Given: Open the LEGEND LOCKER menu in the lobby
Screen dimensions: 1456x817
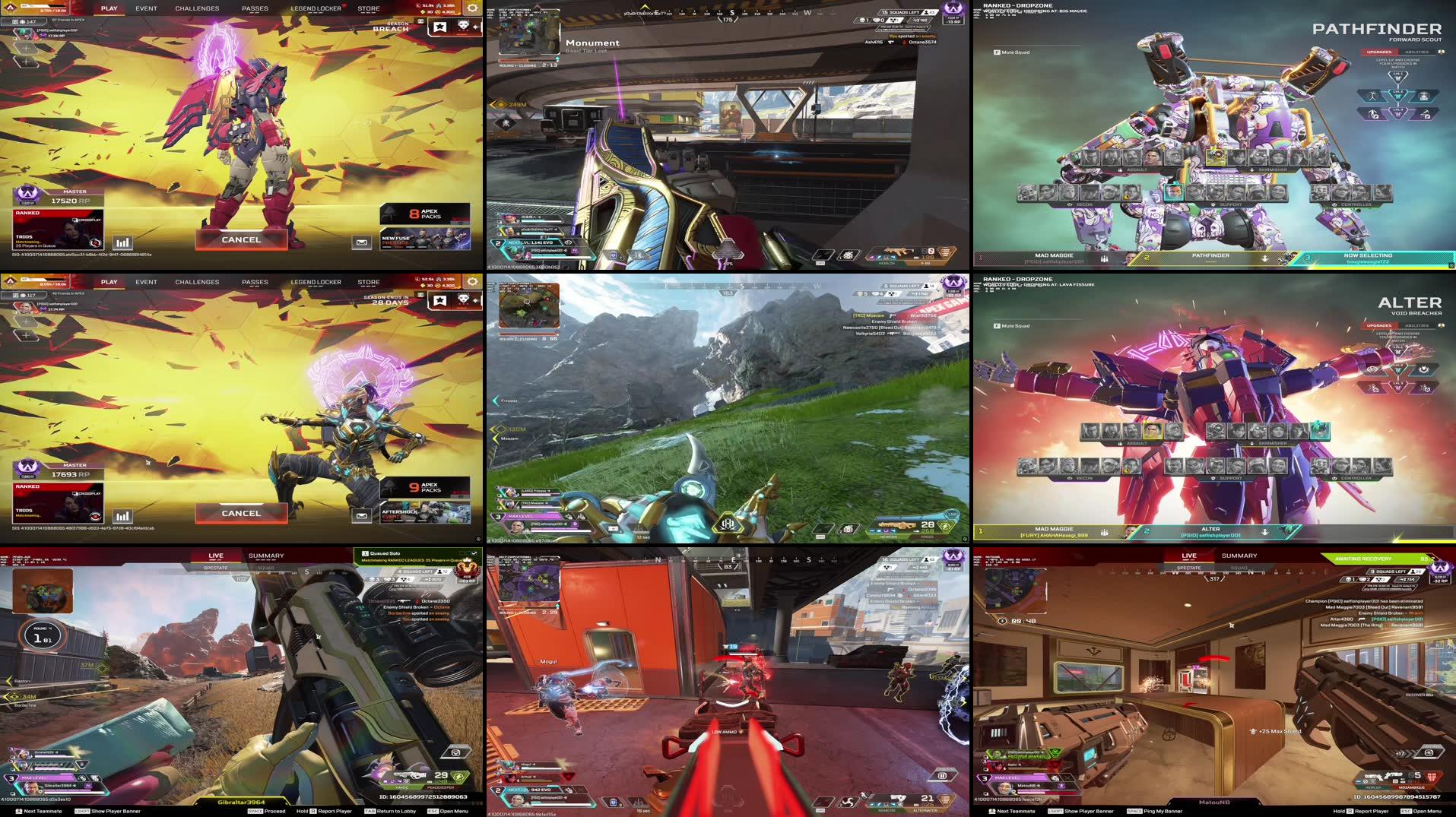Looking at the screenshot, I should (x=314, y=8).
